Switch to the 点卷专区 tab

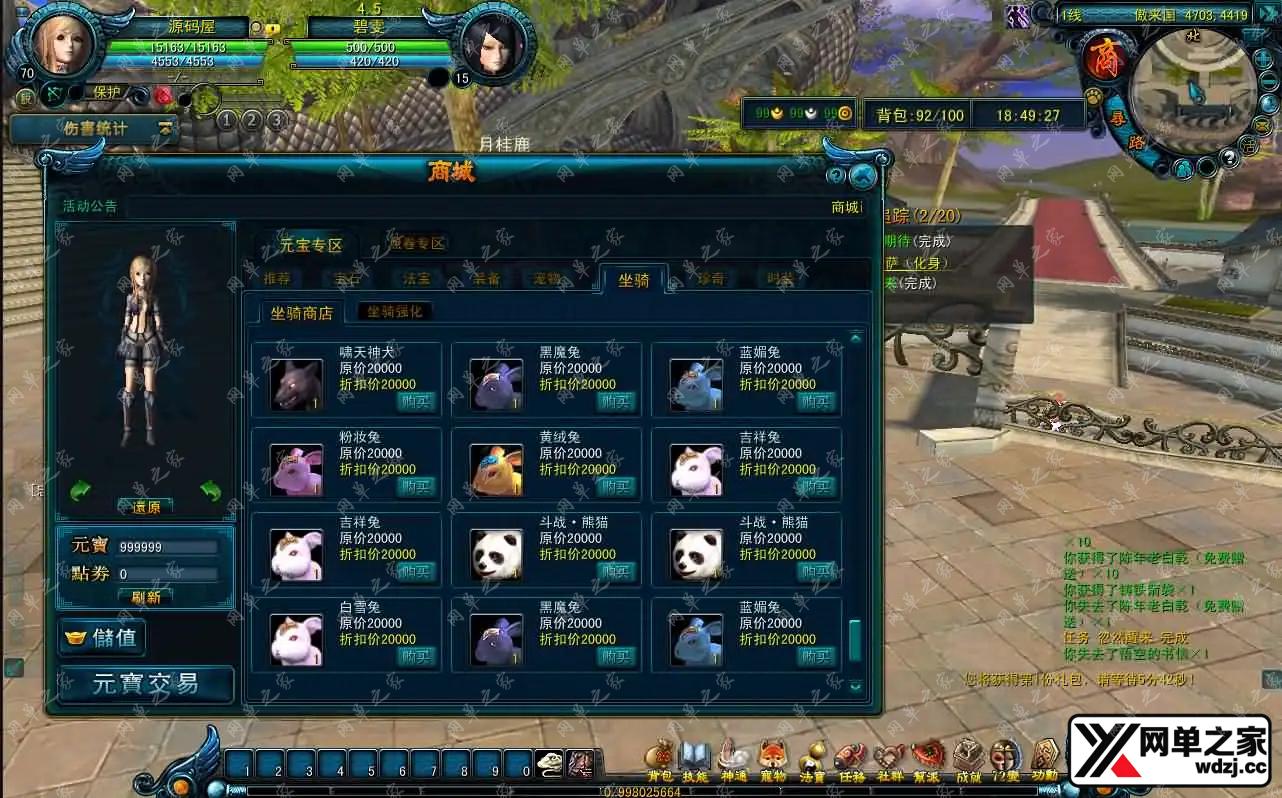(x=417, y=243)
